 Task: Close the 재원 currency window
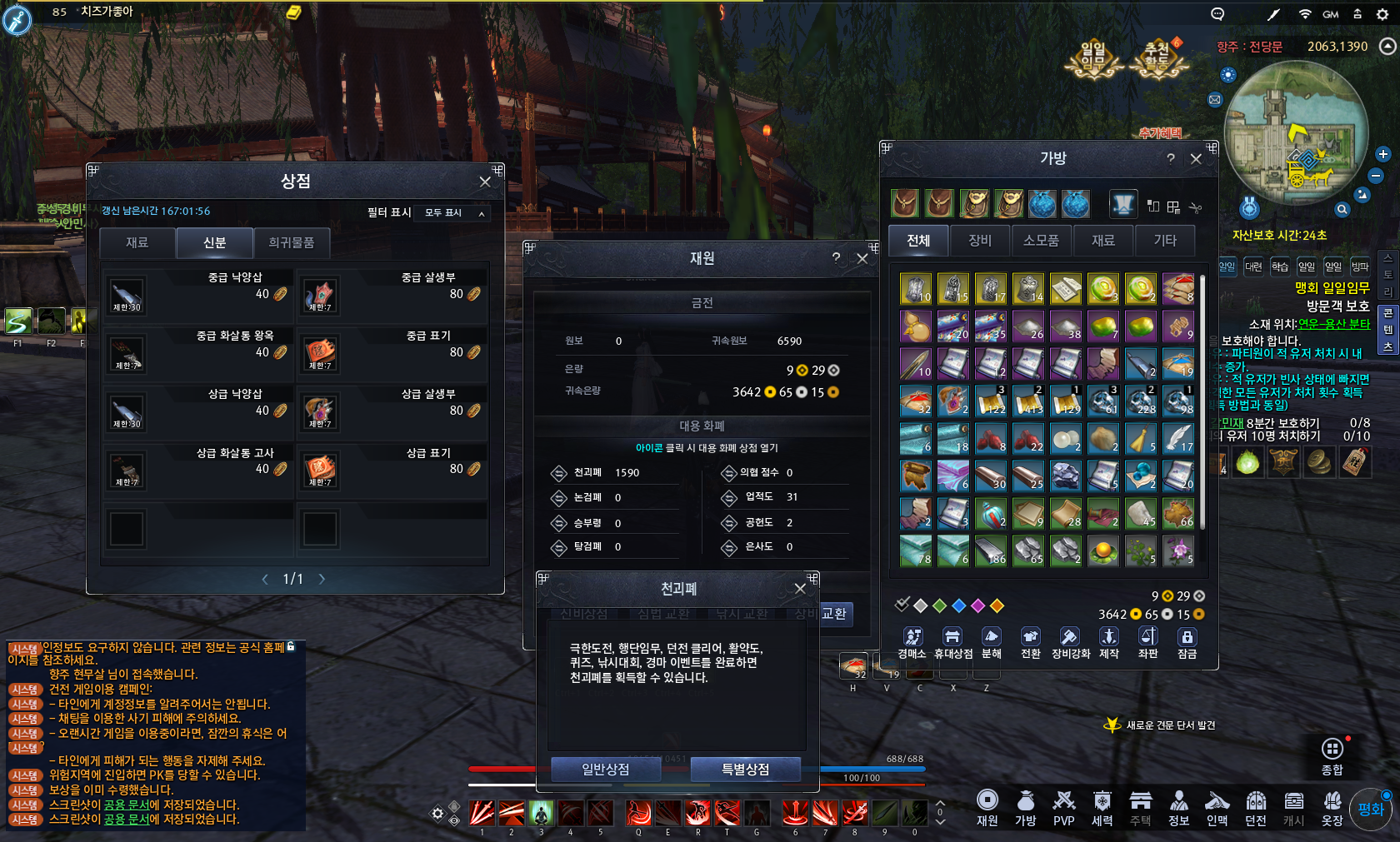[862, 259]
